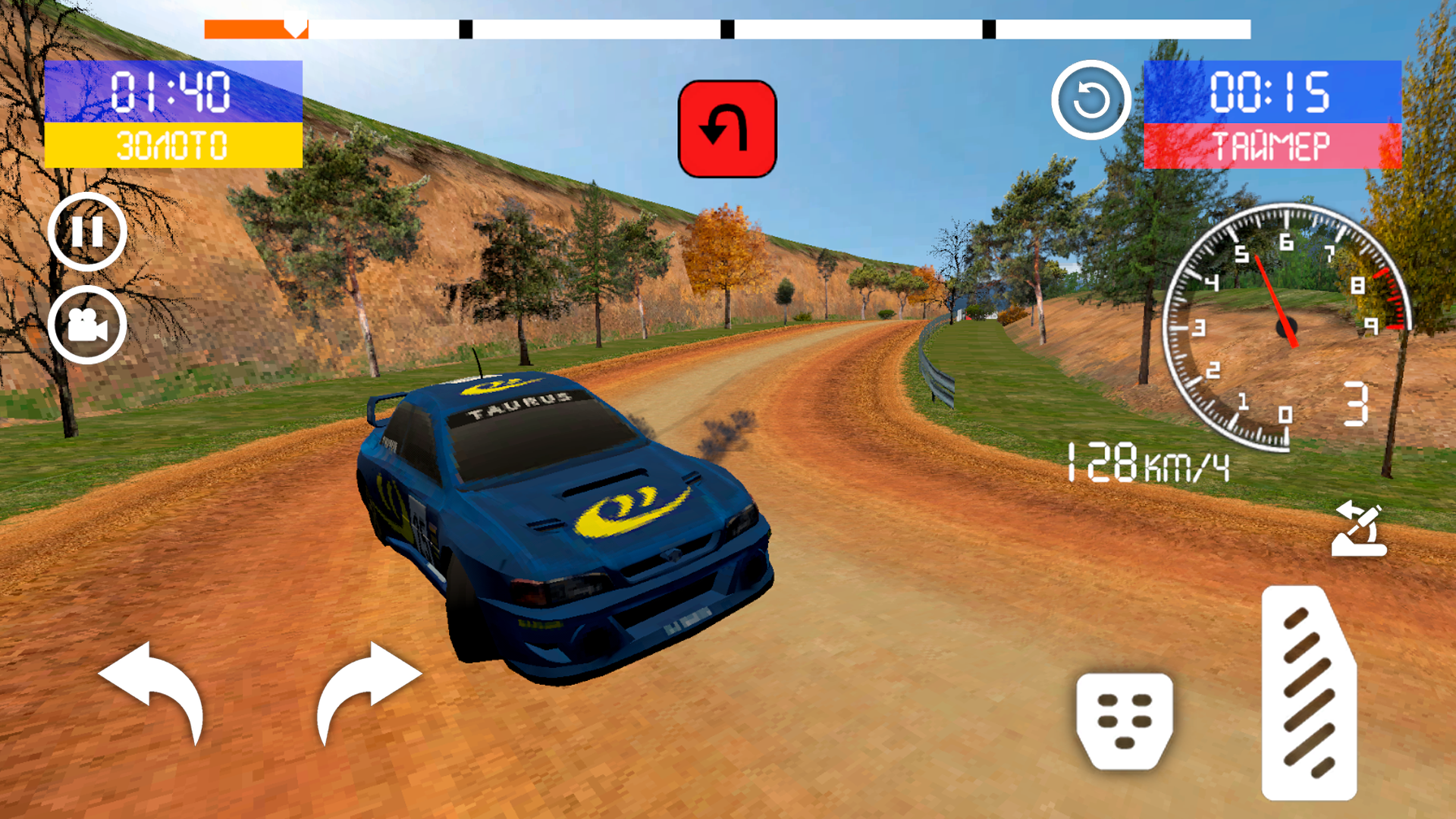1456x819 pixels.
Task: Tap the red U-turn reset button
Action: tap(726, 127)
